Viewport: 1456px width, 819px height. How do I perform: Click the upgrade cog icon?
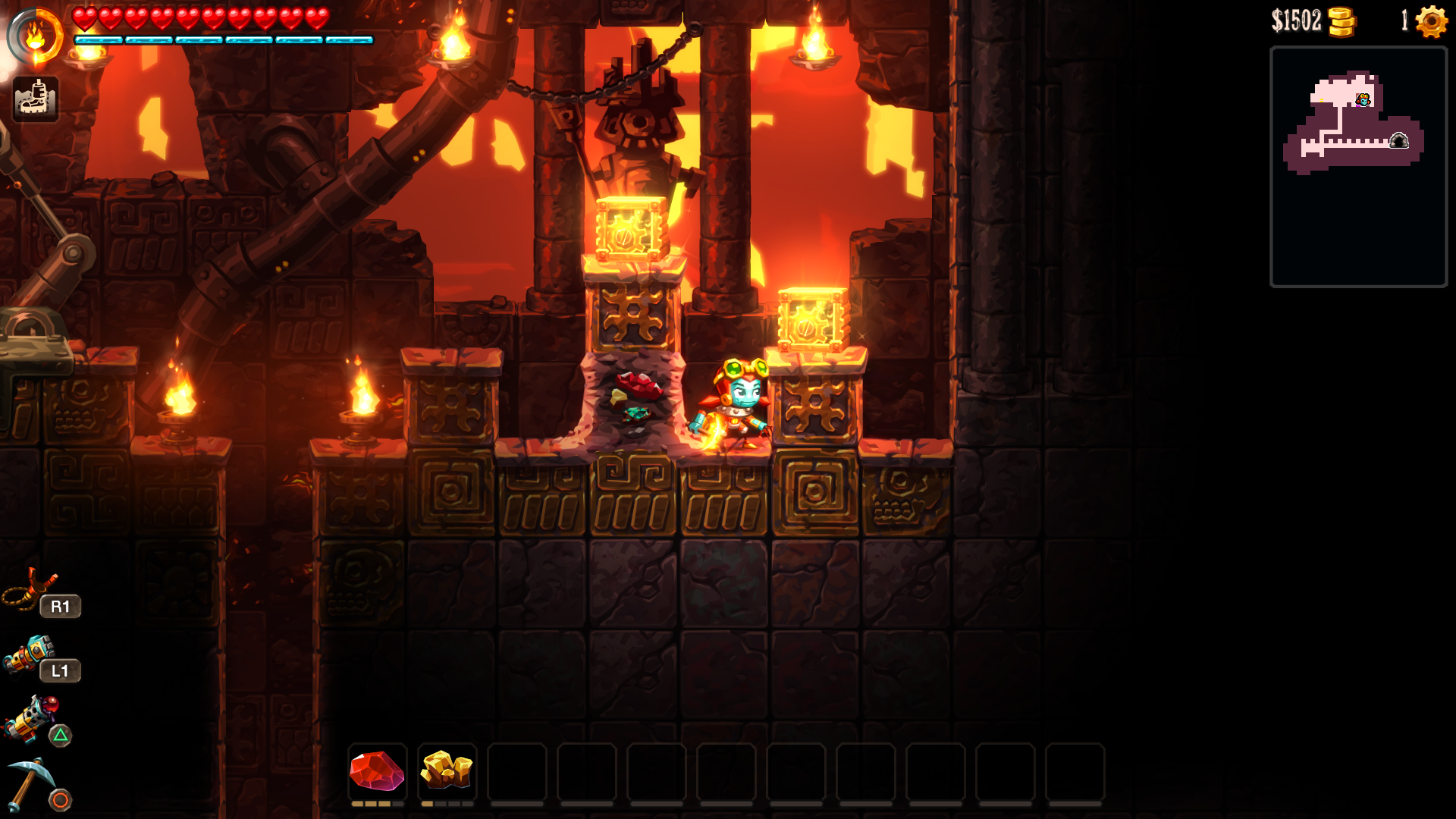click(1431, 21)
